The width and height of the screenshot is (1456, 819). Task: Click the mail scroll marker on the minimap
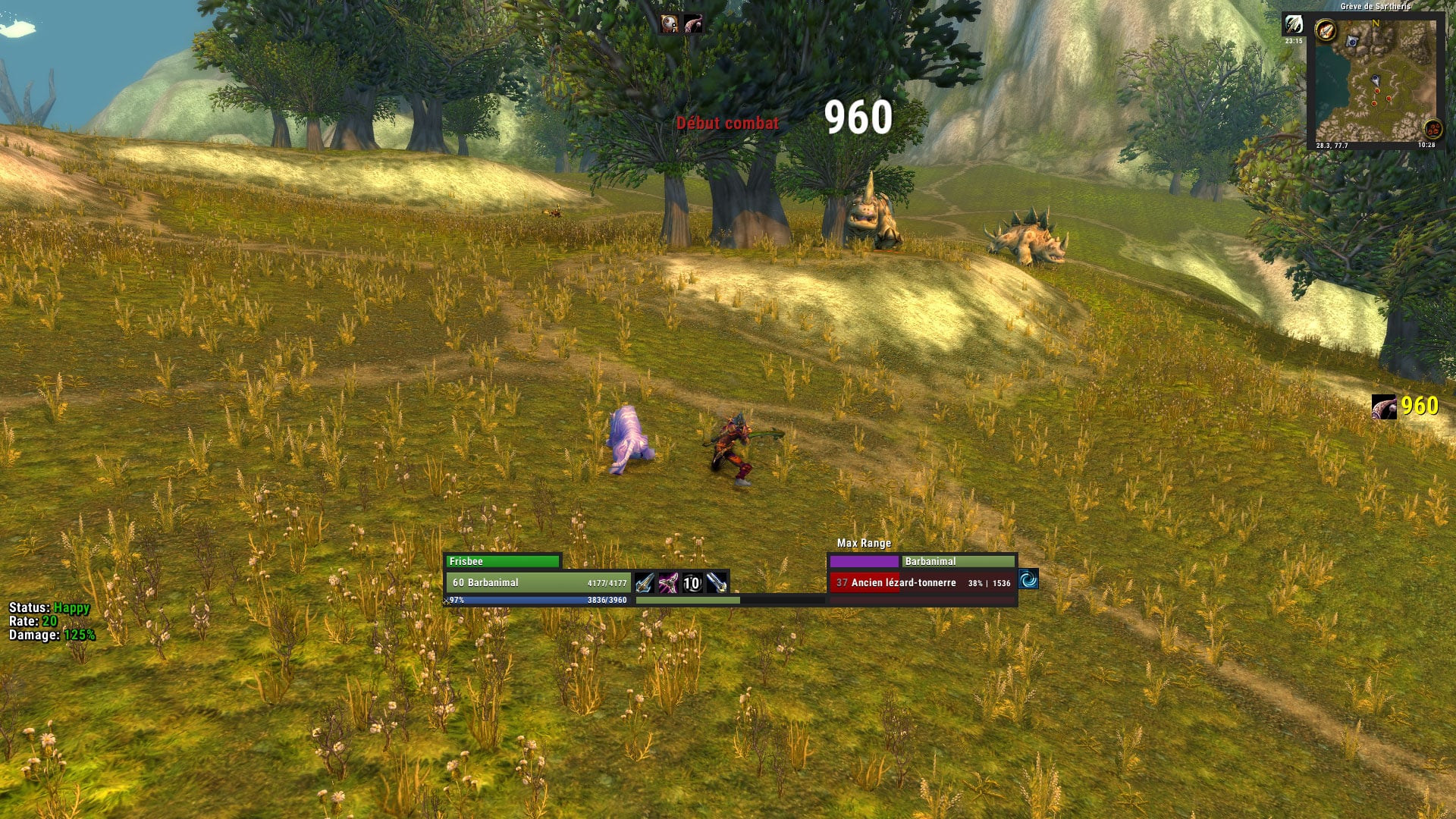[1352, 42]
